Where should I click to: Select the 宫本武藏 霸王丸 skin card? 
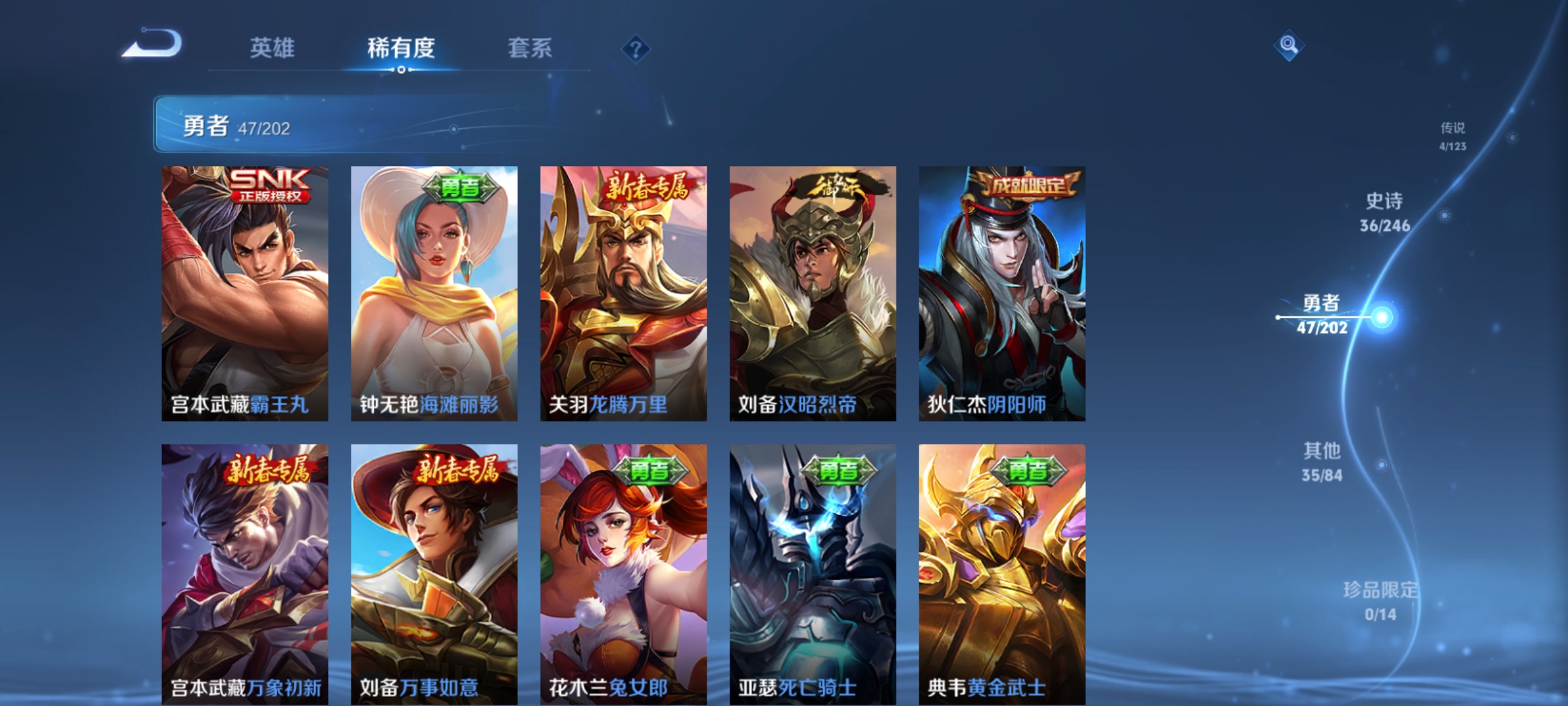[245, 294]
